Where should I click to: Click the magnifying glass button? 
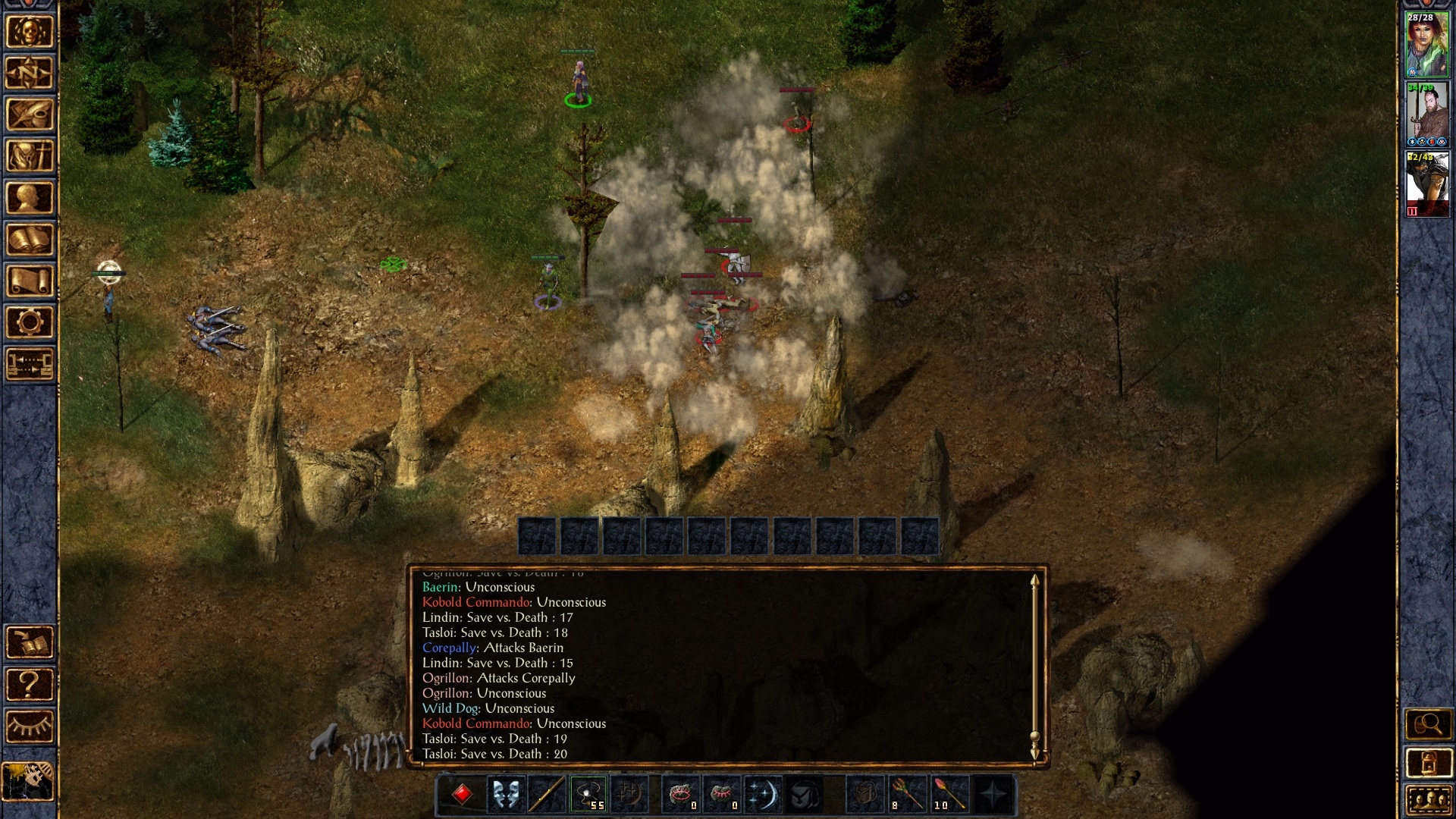click(x=1427, y=724)
